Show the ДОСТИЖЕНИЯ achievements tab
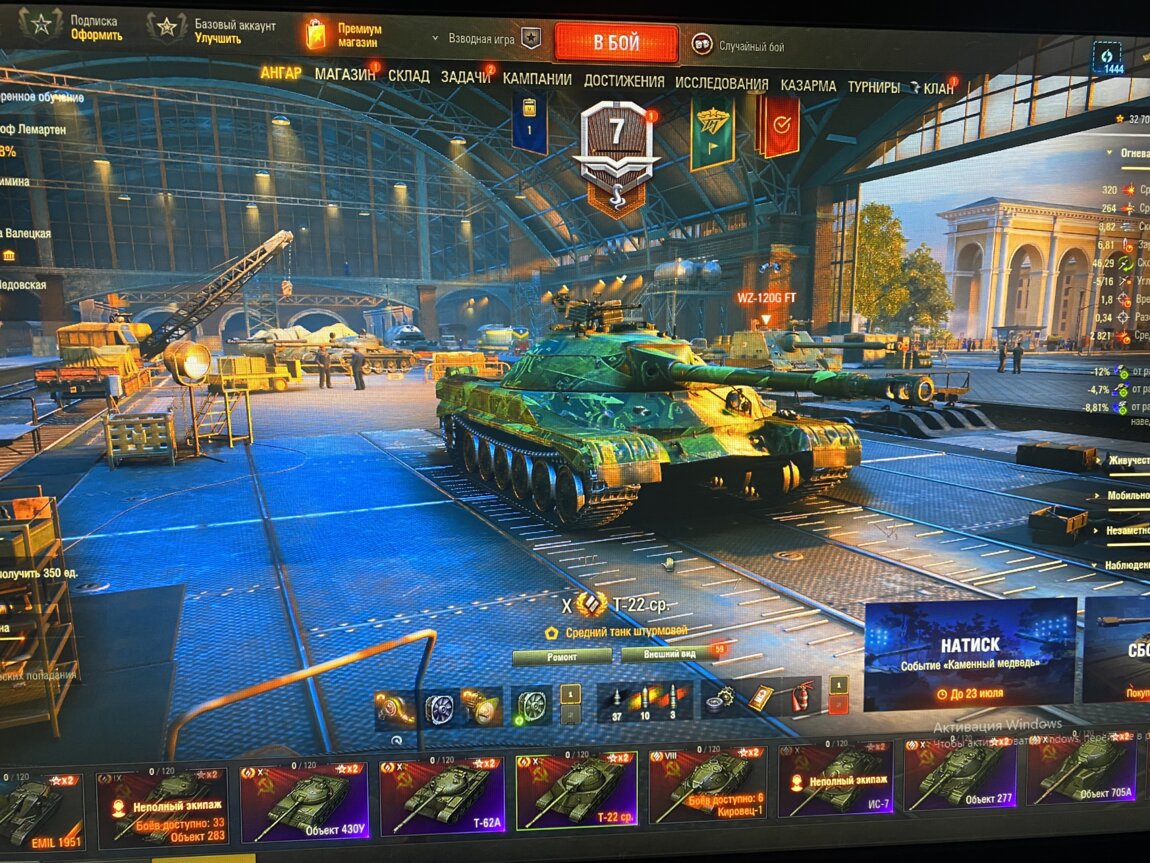Viewport: 1150px width, 863px height. [x=624, y=81]
